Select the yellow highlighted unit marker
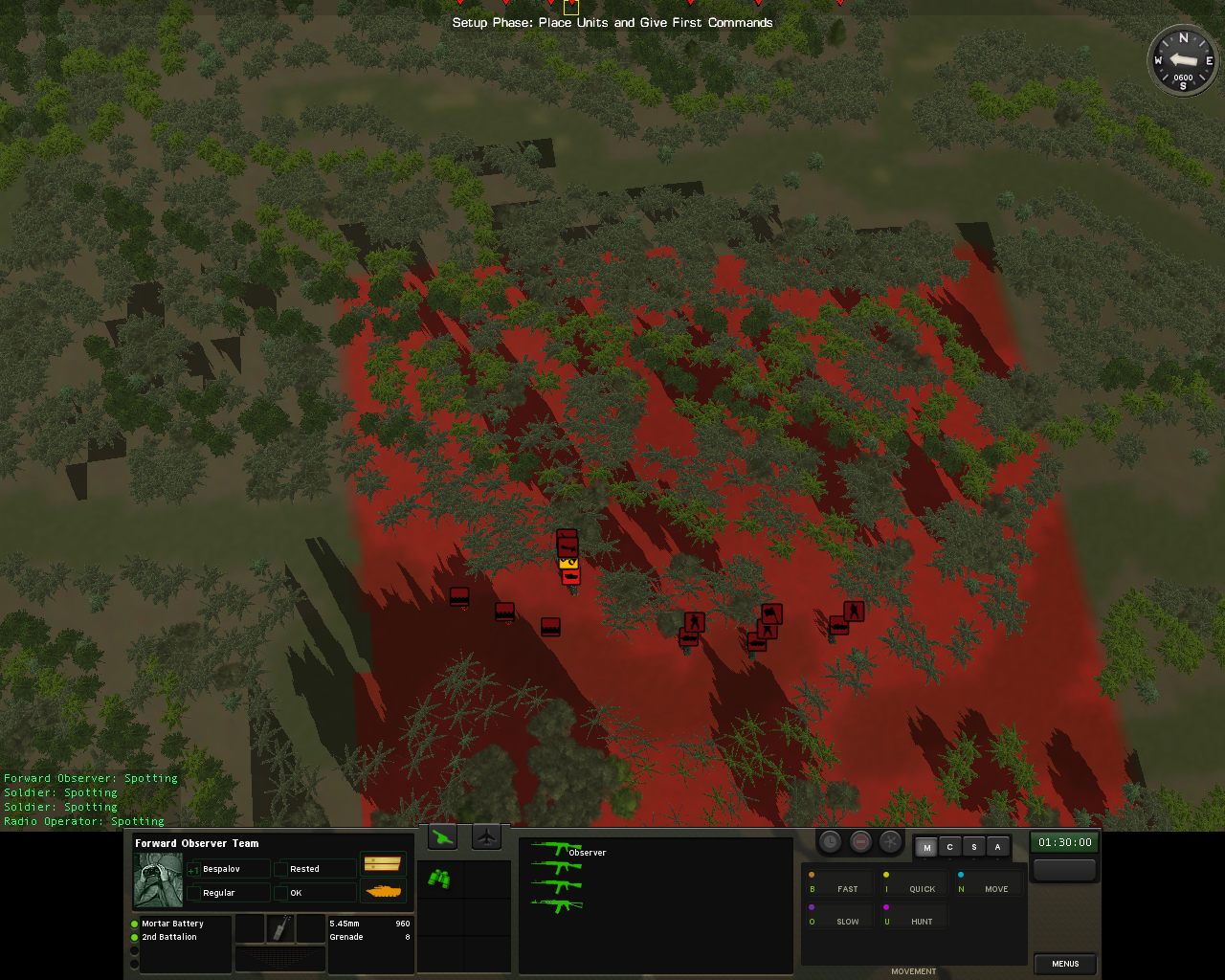The image size is (1225, 980). pos(568,563)
